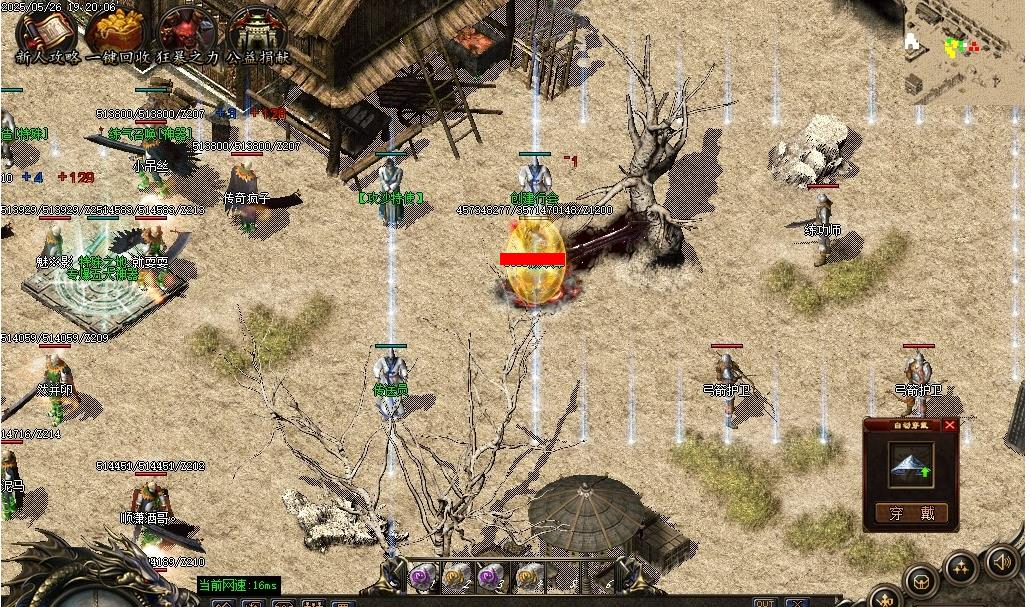Open the four-star sparkle round button
Image resolution: width=1031 pixels, height=607 pixels.
pyautogui.click(x=961, y=568)
